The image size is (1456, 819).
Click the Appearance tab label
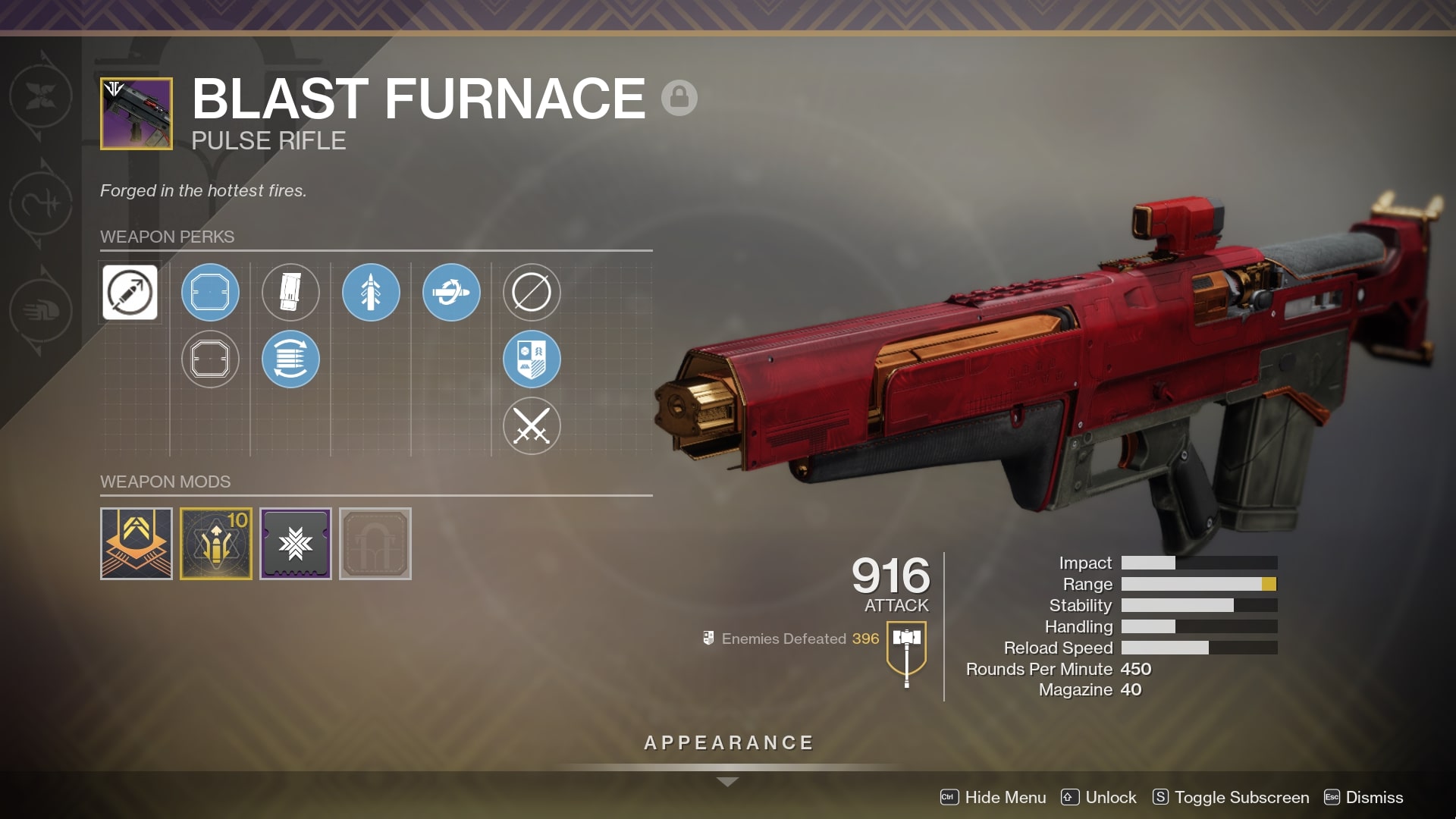pyautogui.click(x=727, y=742)
